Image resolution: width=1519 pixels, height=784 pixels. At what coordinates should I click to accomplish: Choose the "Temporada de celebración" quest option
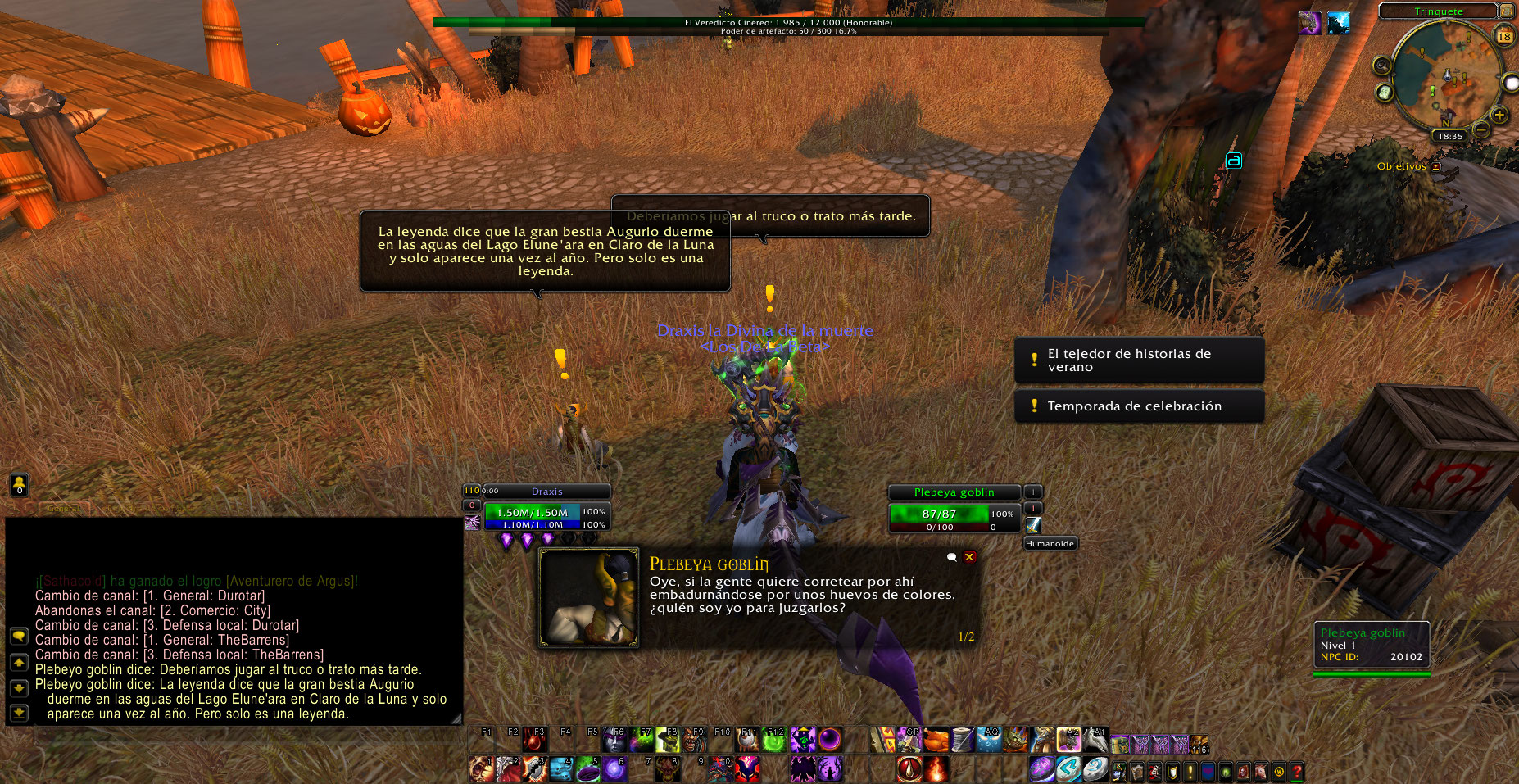pos(1138,406)
